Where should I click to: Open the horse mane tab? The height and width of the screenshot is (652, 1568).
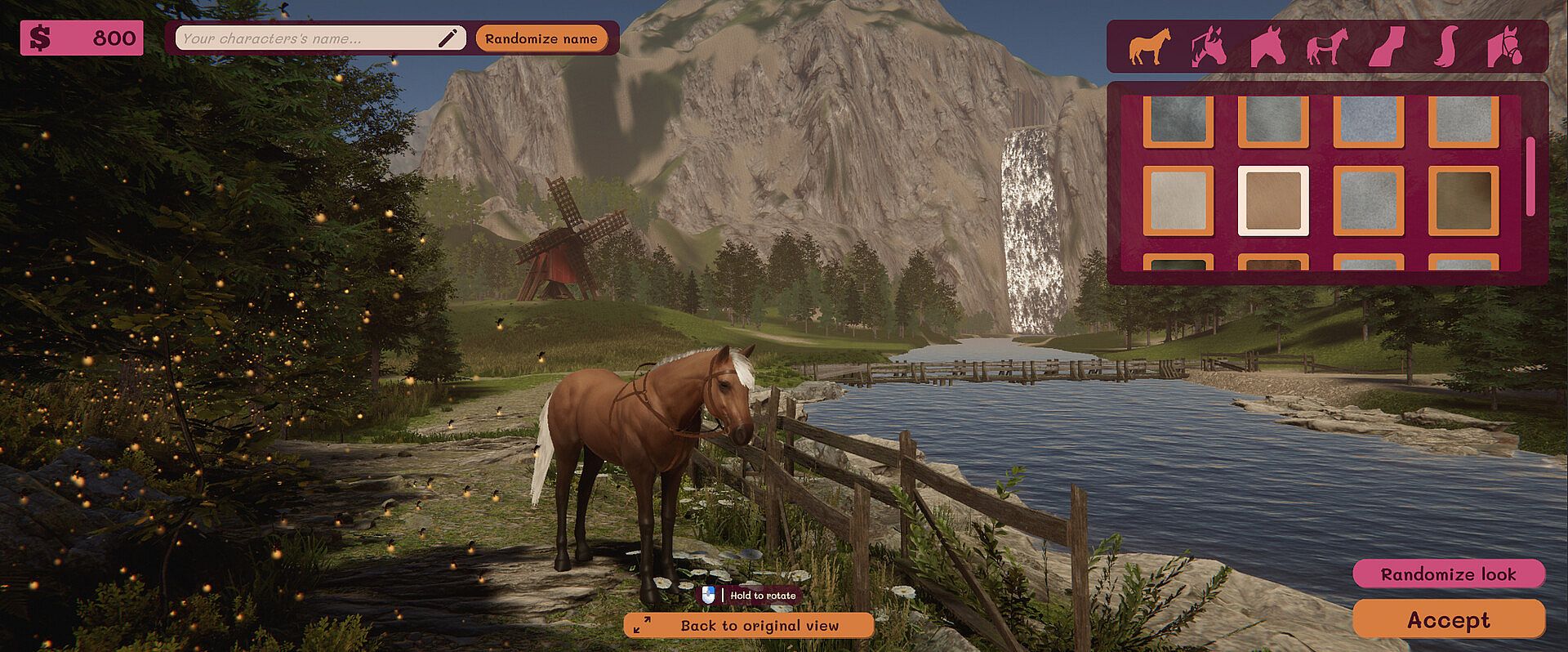click(x=1209, y=47)
